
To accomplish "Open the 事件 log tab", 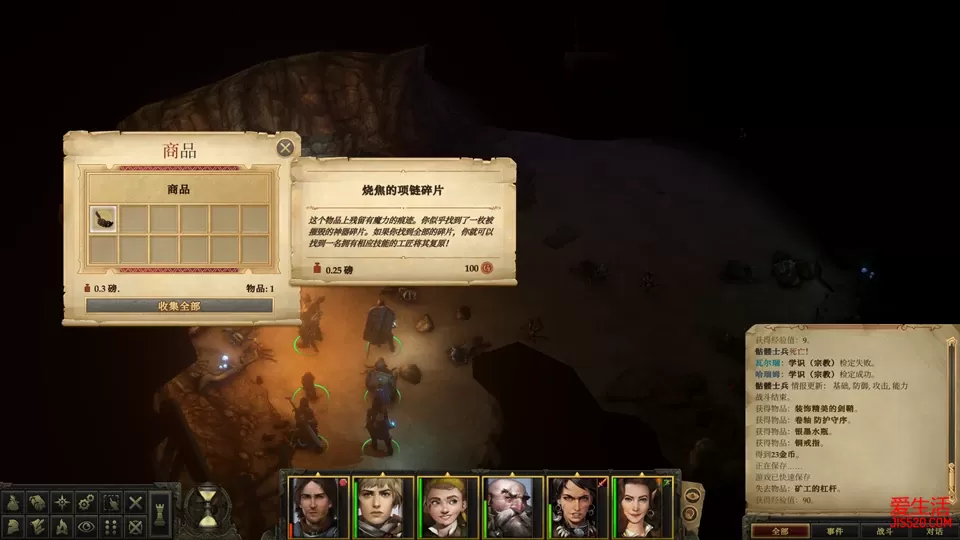I will 834,531.
